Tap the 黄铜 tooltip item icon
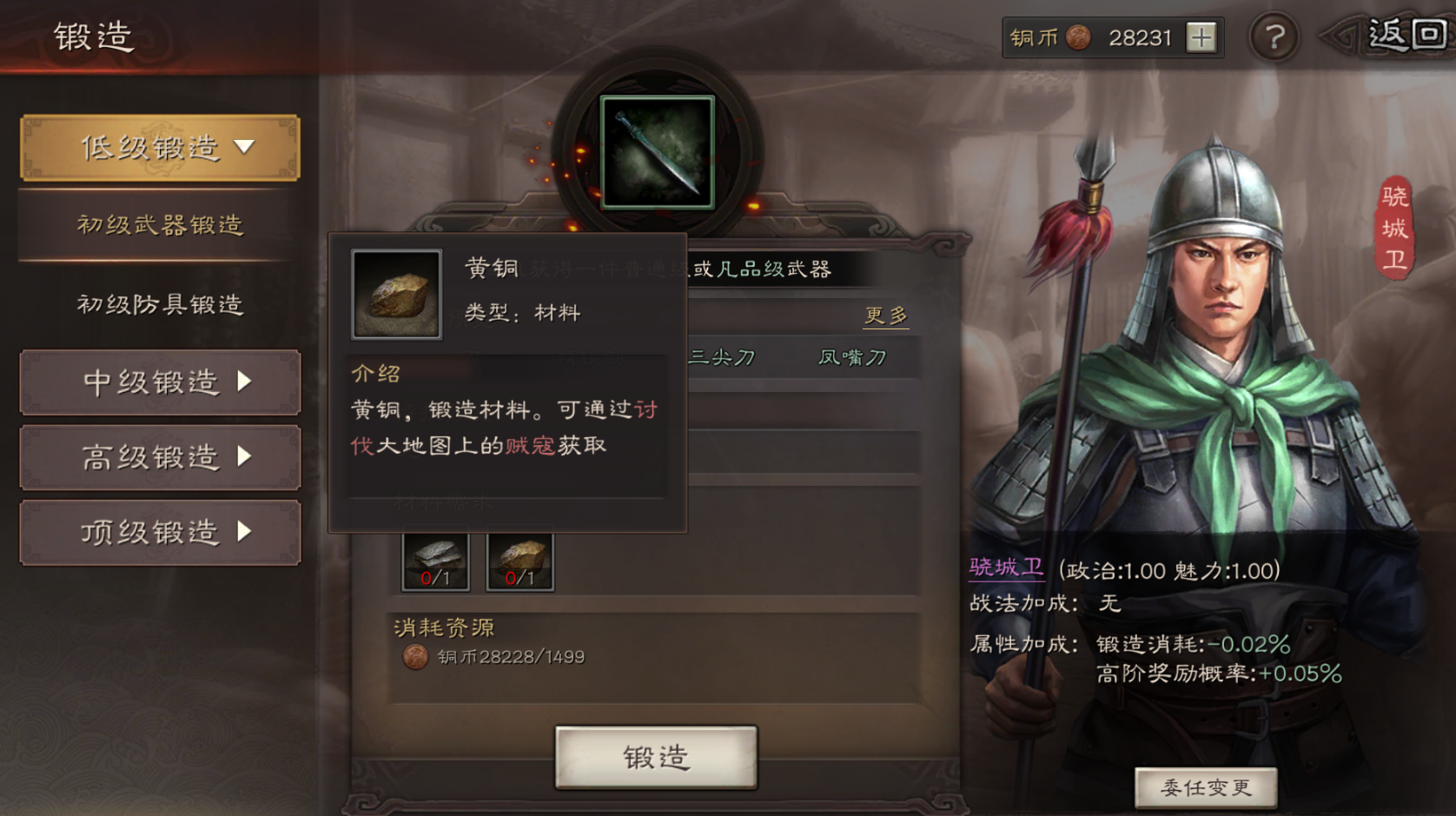 click(x=396, y=294)
